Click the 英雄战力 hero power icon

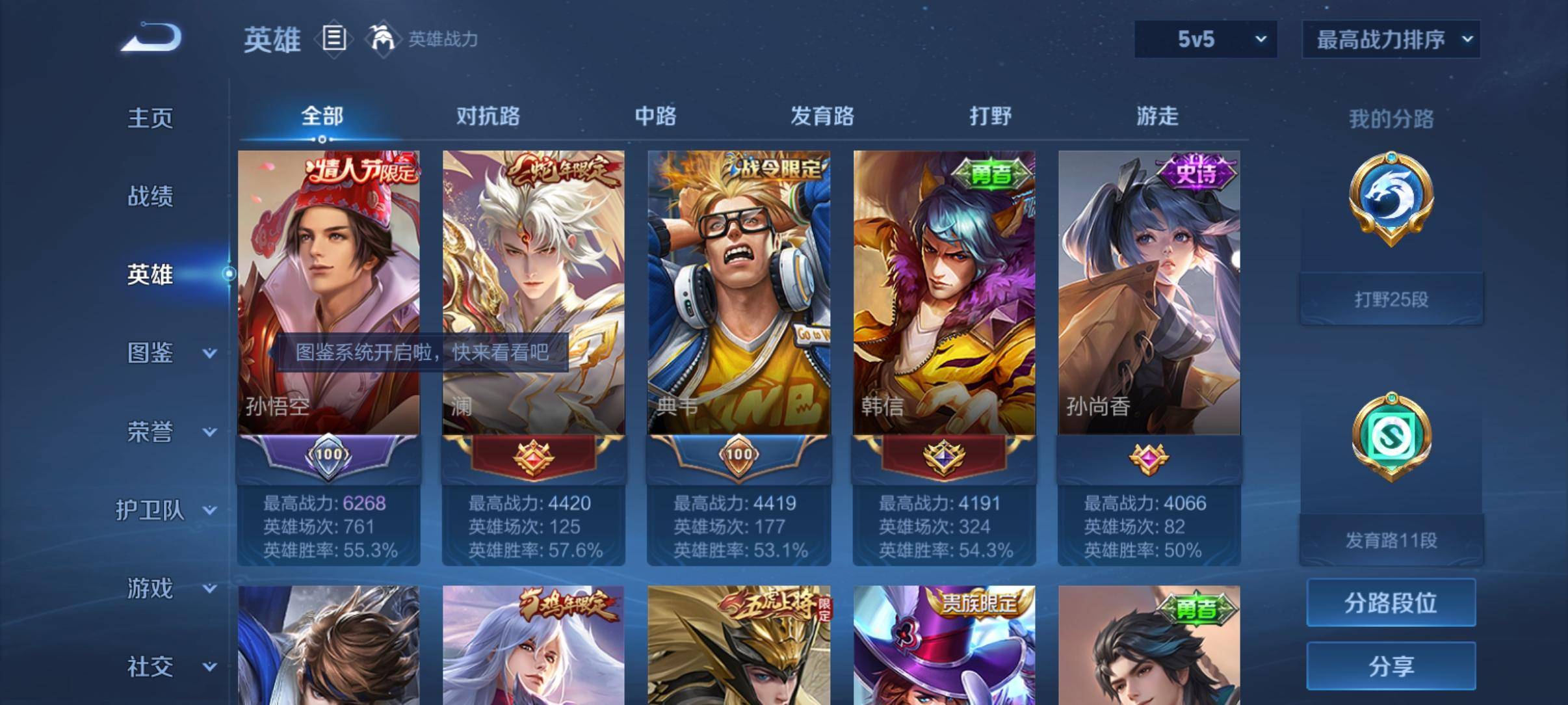(384, 39)
